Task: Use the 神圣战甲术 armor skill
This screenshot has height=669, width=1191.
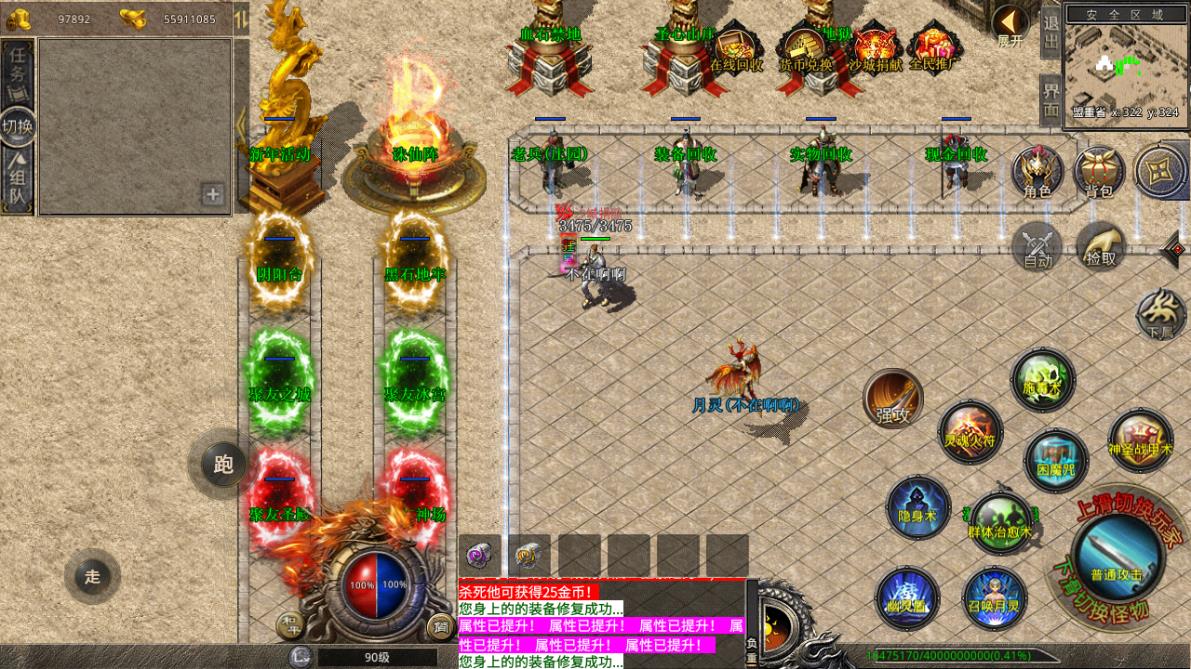Action: pyautogui.click(x=1140, y=440)
